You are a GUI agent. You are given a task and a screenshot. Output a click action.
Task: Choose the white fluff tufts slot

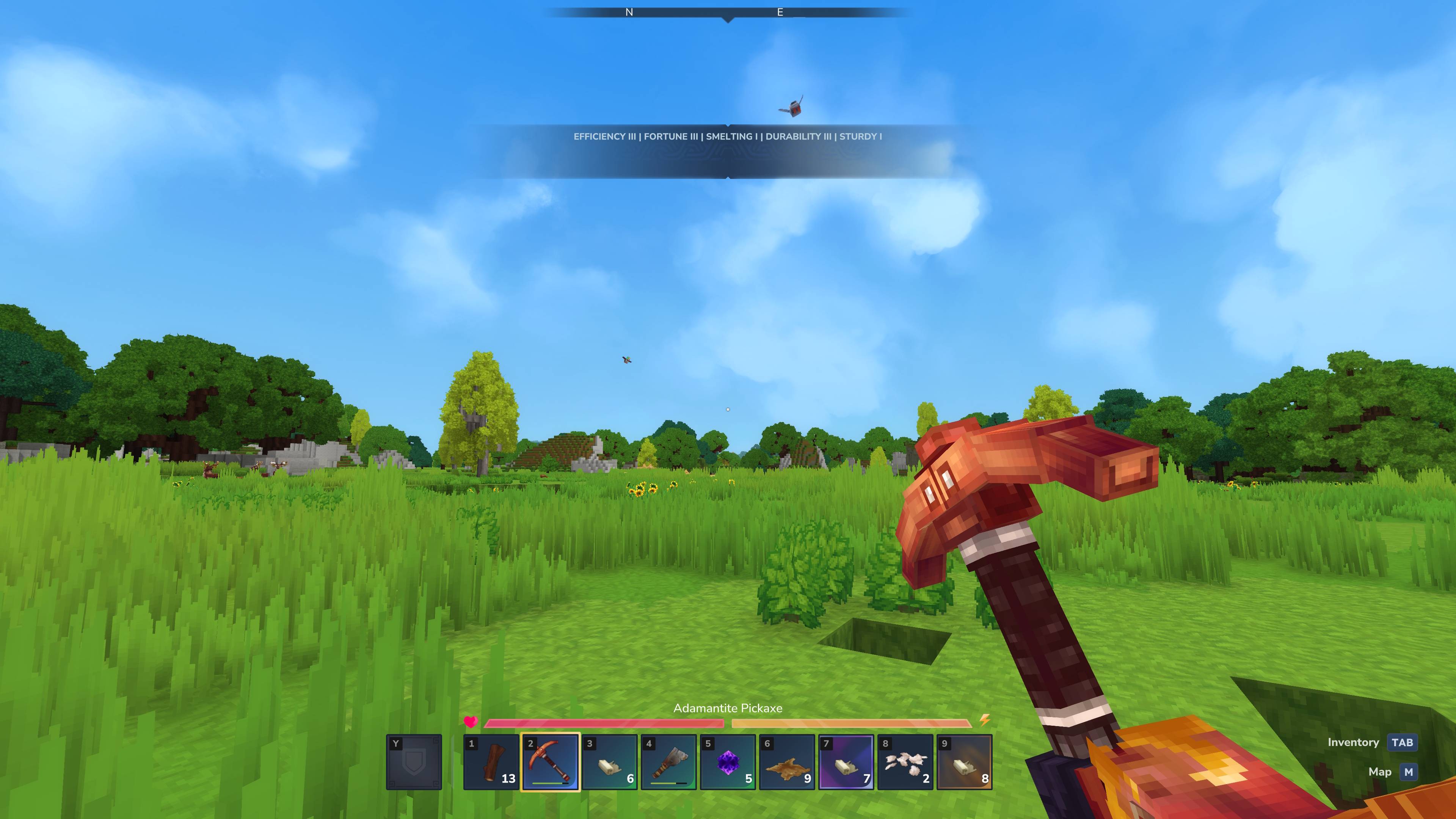click(x=905, y=762)
